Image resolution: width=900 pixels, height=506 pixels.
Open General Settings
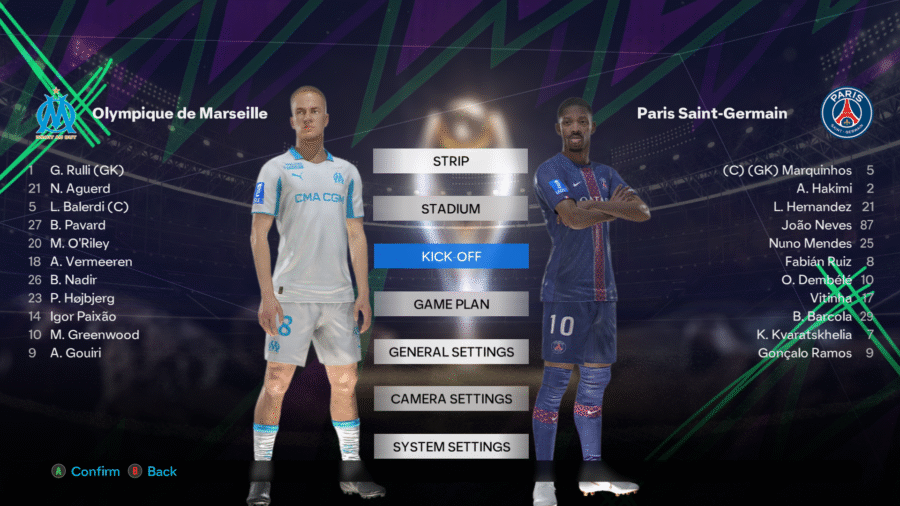point(450,352)
